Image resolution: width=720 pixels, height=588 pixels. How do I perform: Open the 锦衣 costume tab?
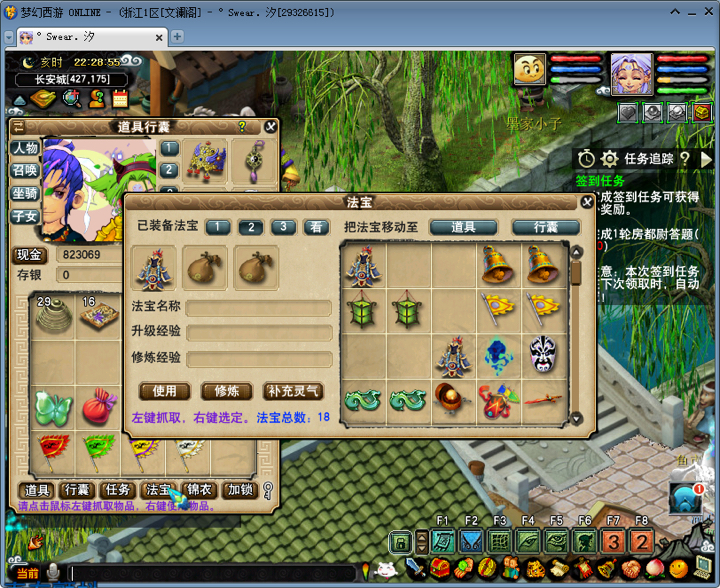click(199, 490)
